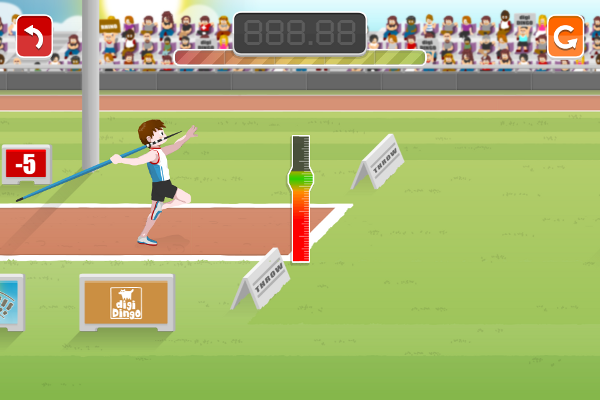Restart with the orange reload button
The image size is (600, 400).
point(565,37)
